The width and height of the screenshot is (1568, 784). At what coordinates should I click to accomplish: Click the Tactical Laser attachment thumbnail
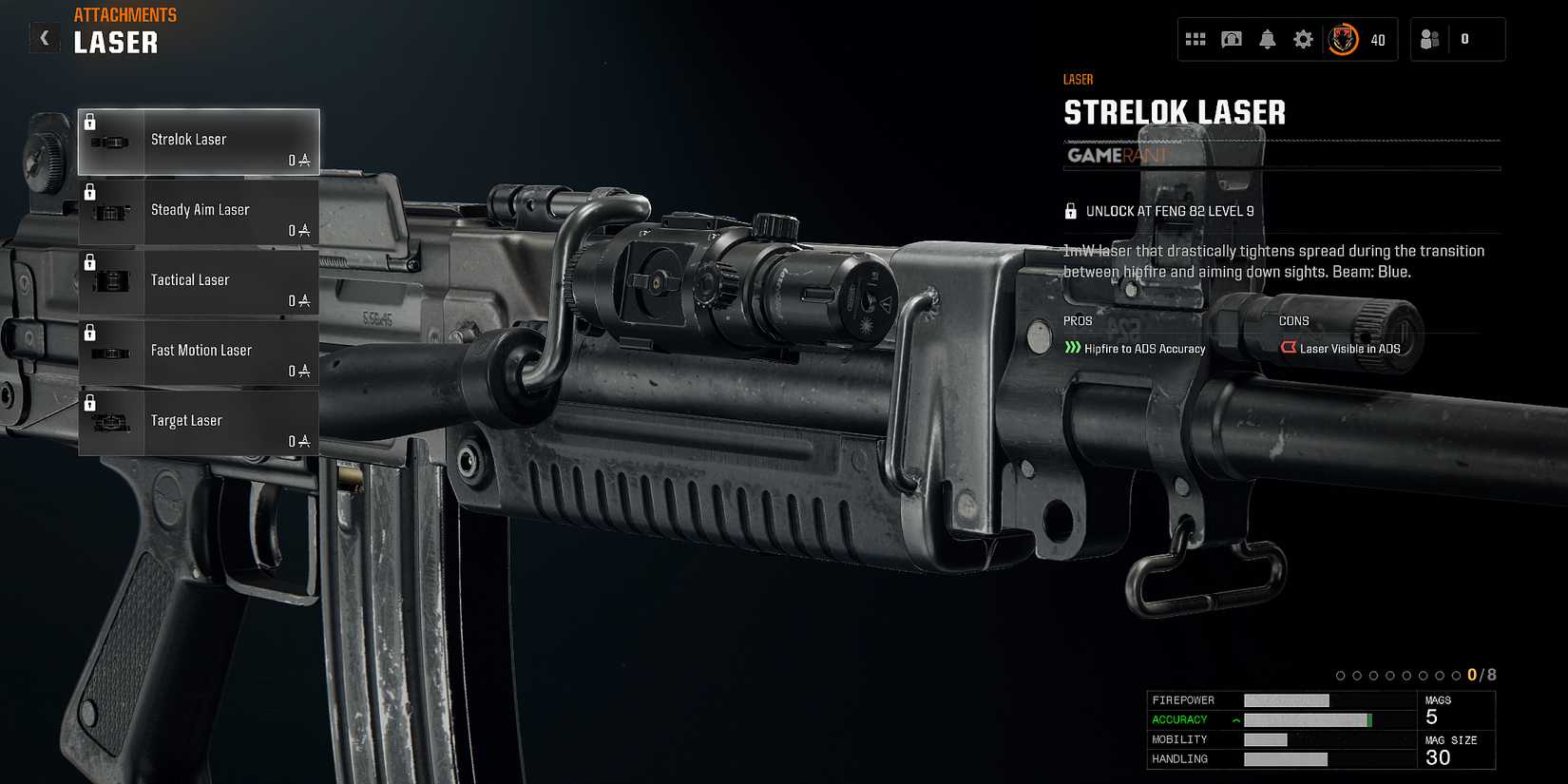pos(112,281)
